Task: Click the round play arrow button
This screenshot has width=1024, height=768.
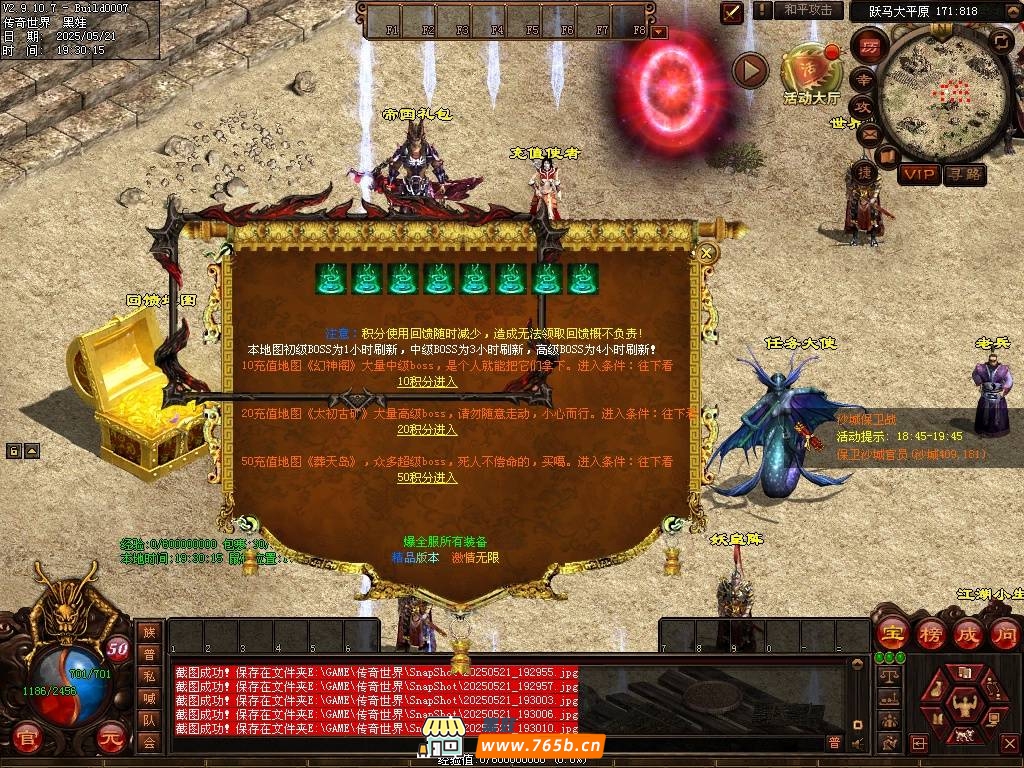Action: point(750,70)
